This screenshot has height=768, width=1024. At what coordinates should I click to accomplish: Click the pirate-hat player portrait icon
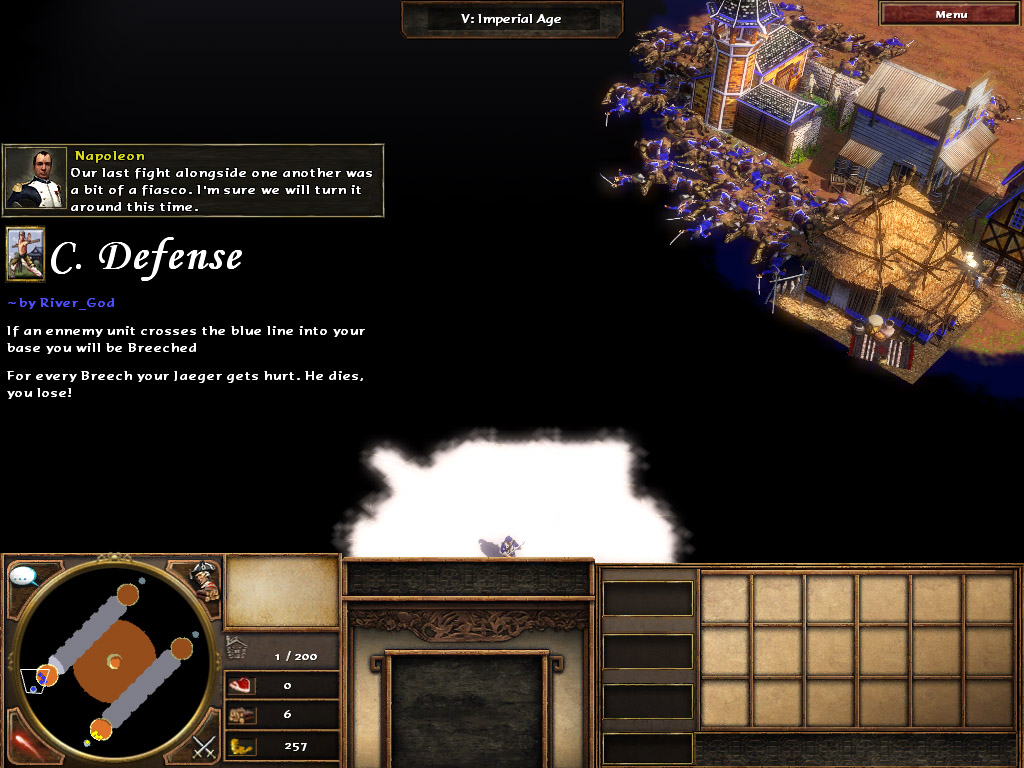pos(204,579)
